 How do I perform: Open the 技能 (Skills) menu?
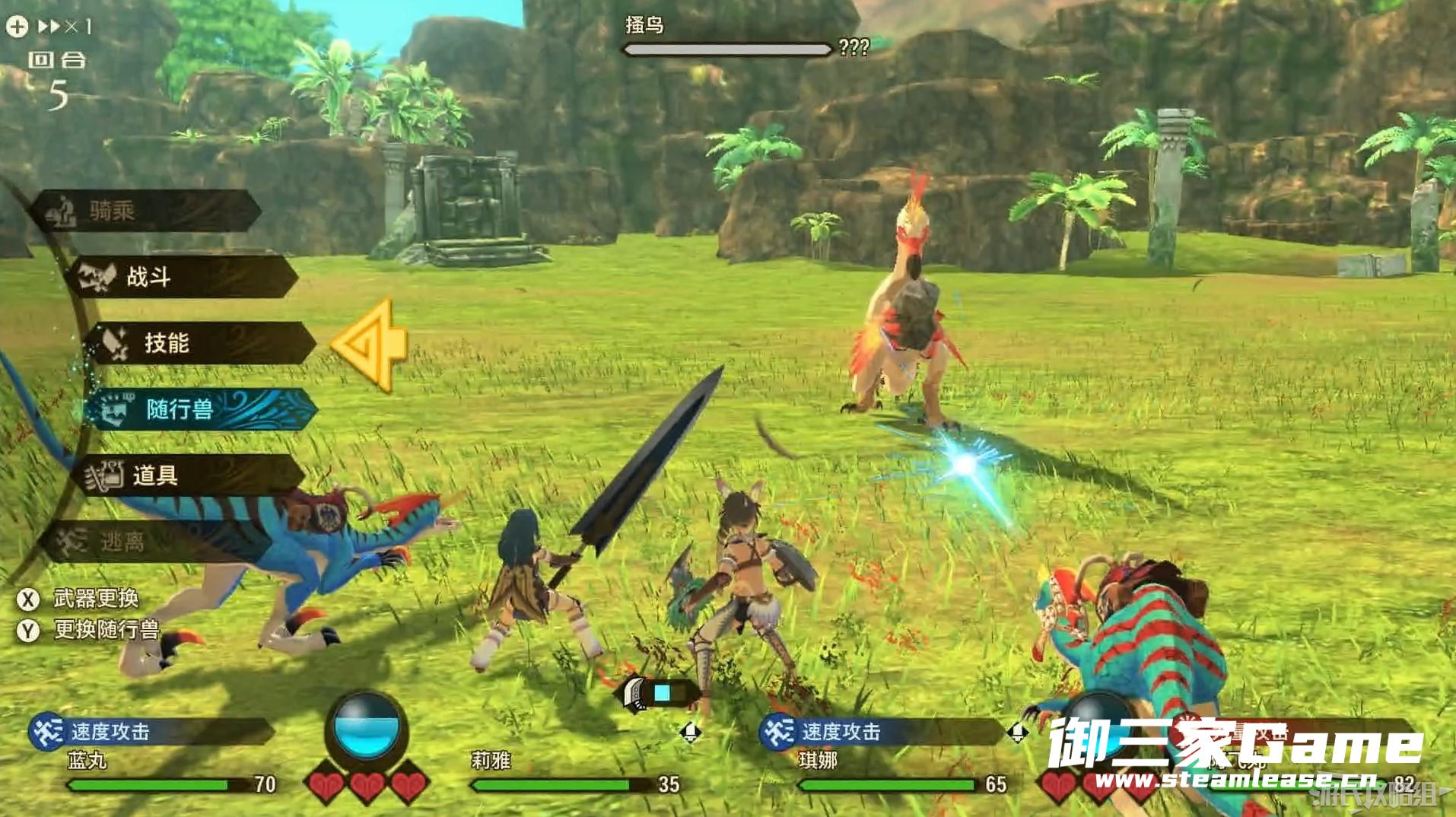(199, 343)
